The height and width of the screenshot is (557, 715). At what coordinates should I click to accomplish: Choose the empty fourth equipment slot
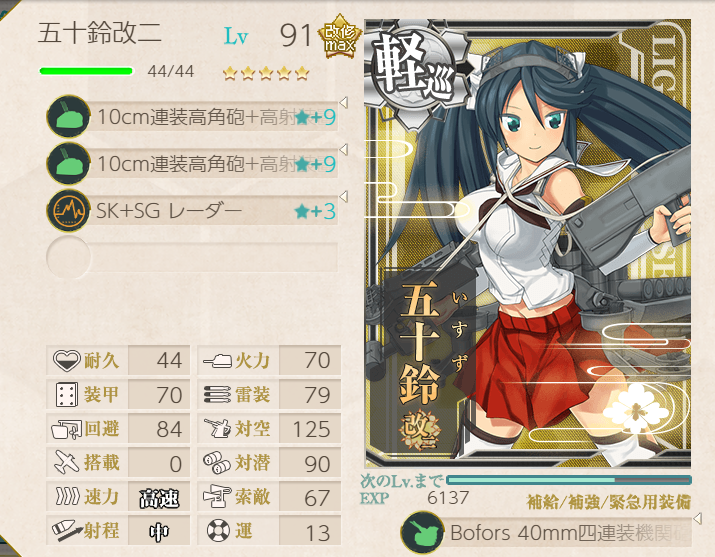(x=190, y=256)
